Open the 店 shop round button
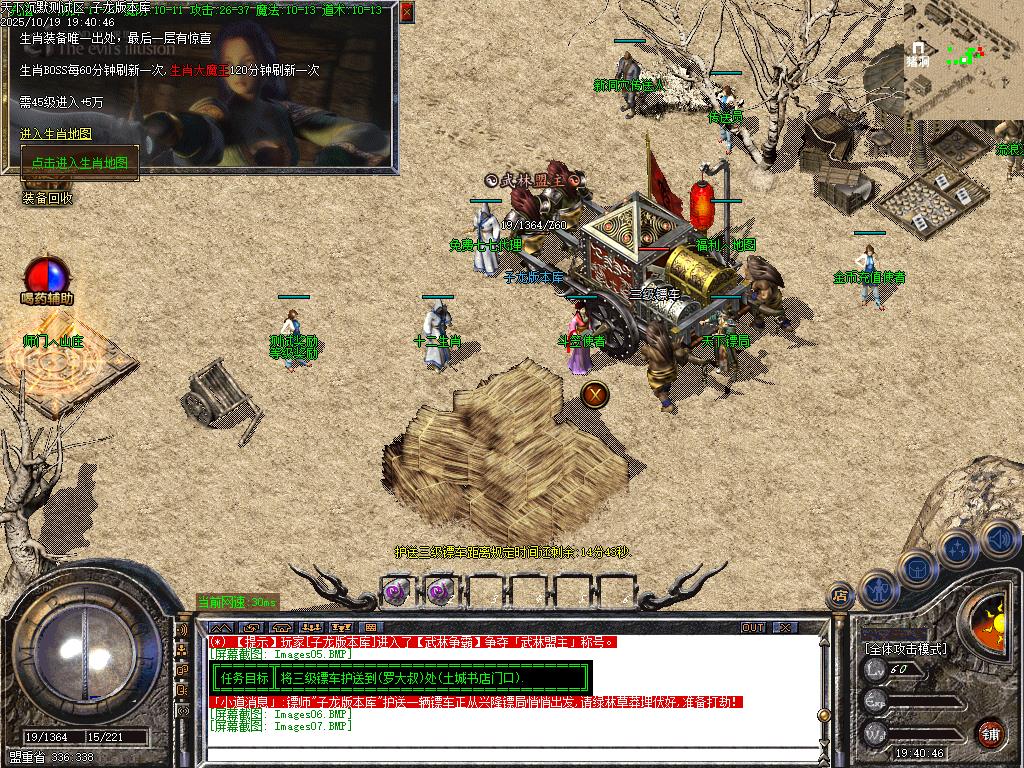Screen dimensions: 1024x768 pyautogui.click(x=840, y=597)
